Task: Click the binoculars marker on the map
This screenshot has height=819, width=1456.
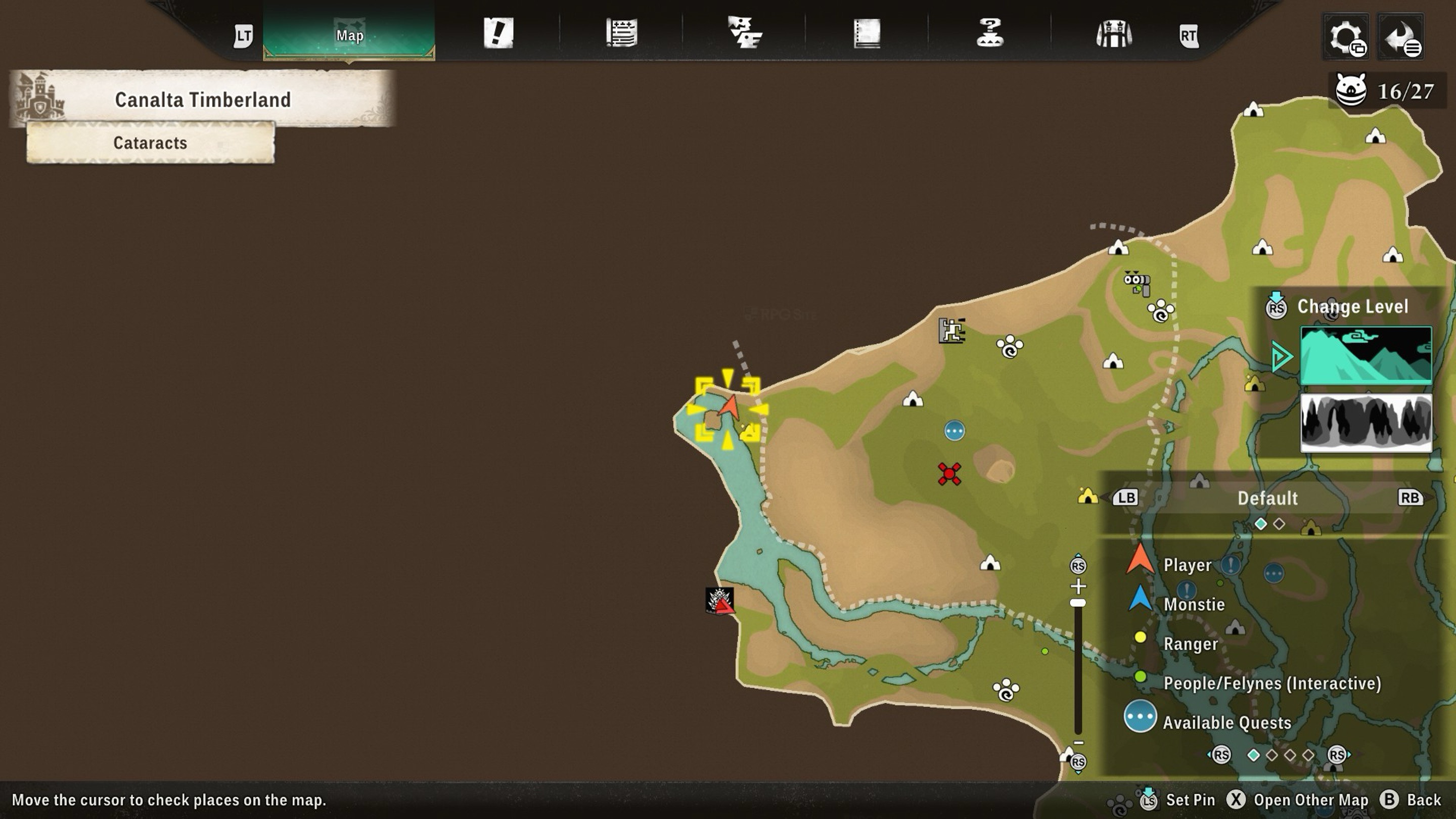Action: point(1137,283)
